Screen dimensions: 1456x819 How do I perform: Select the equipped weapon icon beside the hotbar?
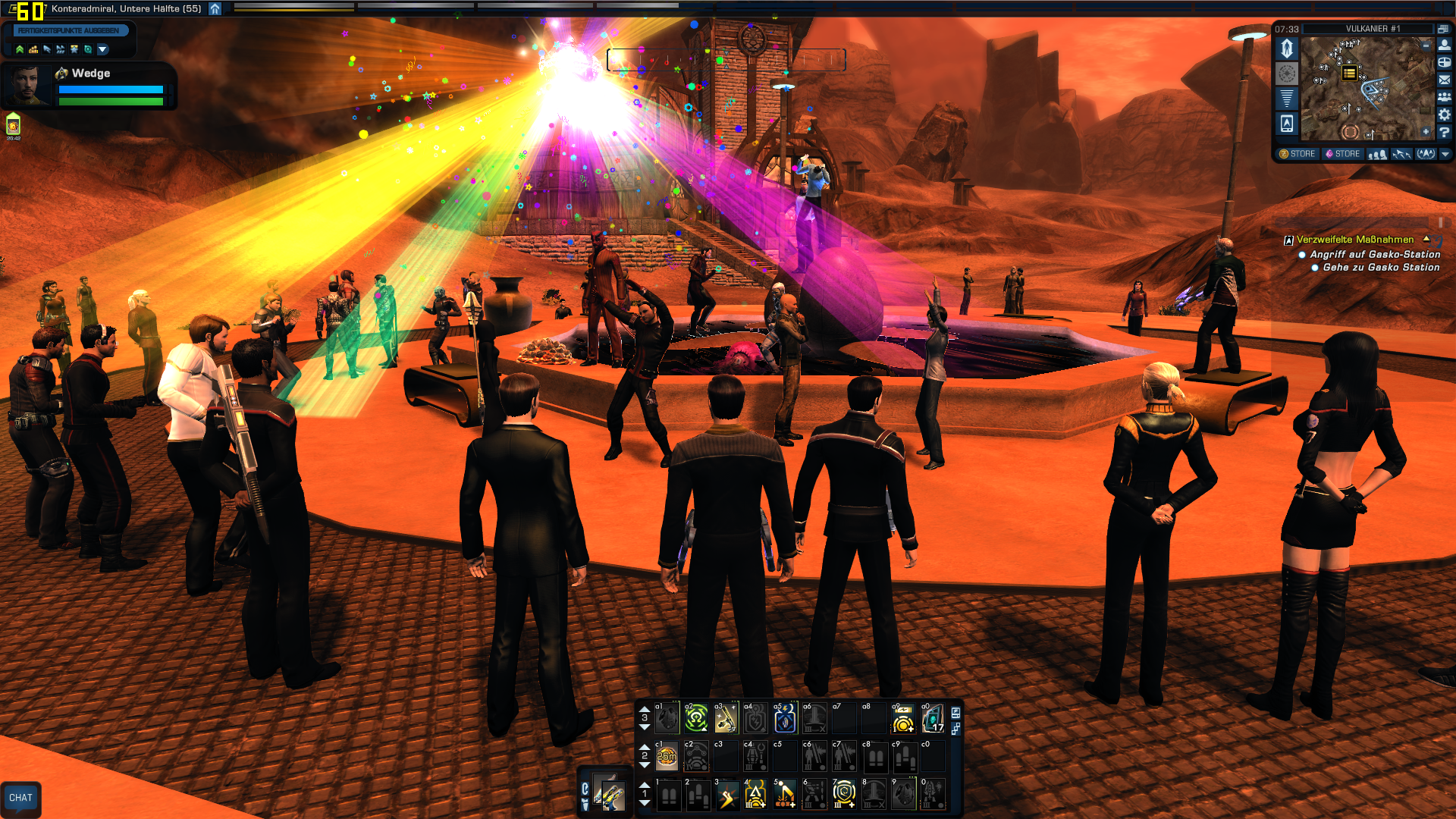pos(609,794)
